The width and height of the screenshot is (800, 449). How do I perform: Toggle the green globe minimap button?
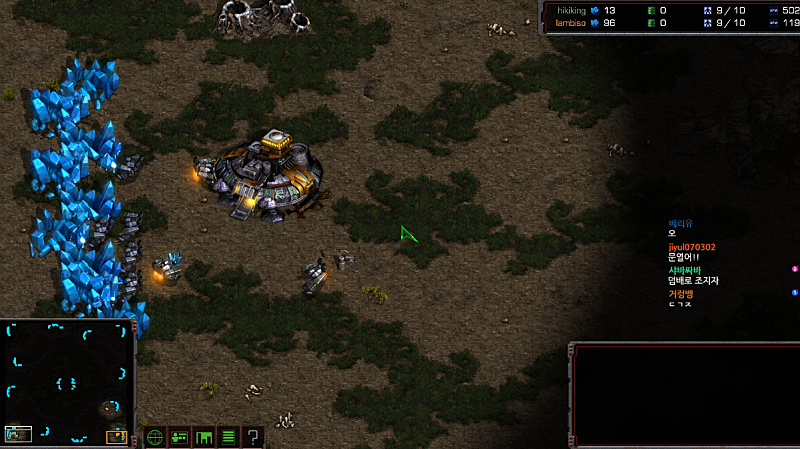pos(155,437)
